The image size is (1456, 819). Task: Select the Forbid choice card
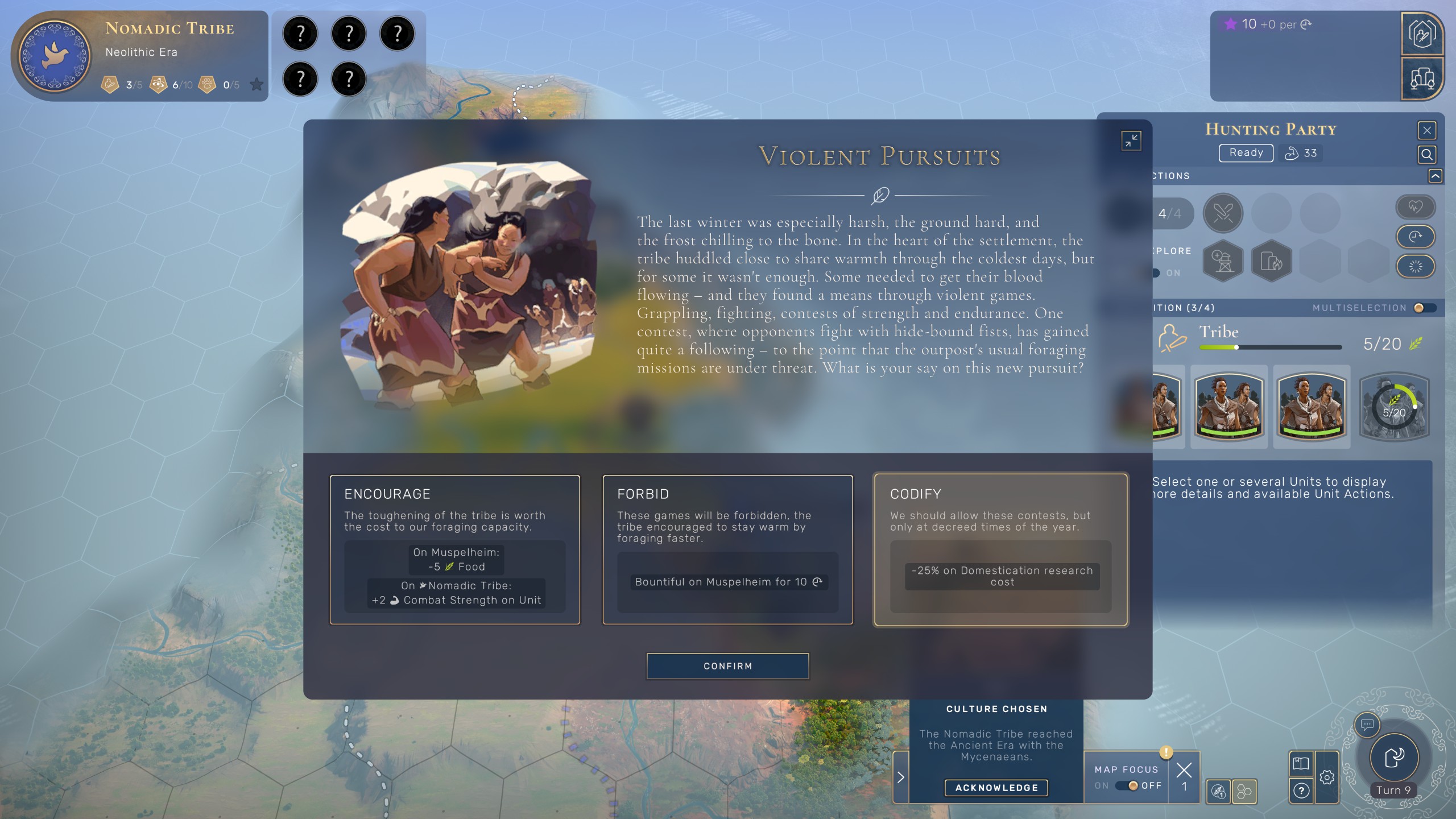tap(727, 549)
